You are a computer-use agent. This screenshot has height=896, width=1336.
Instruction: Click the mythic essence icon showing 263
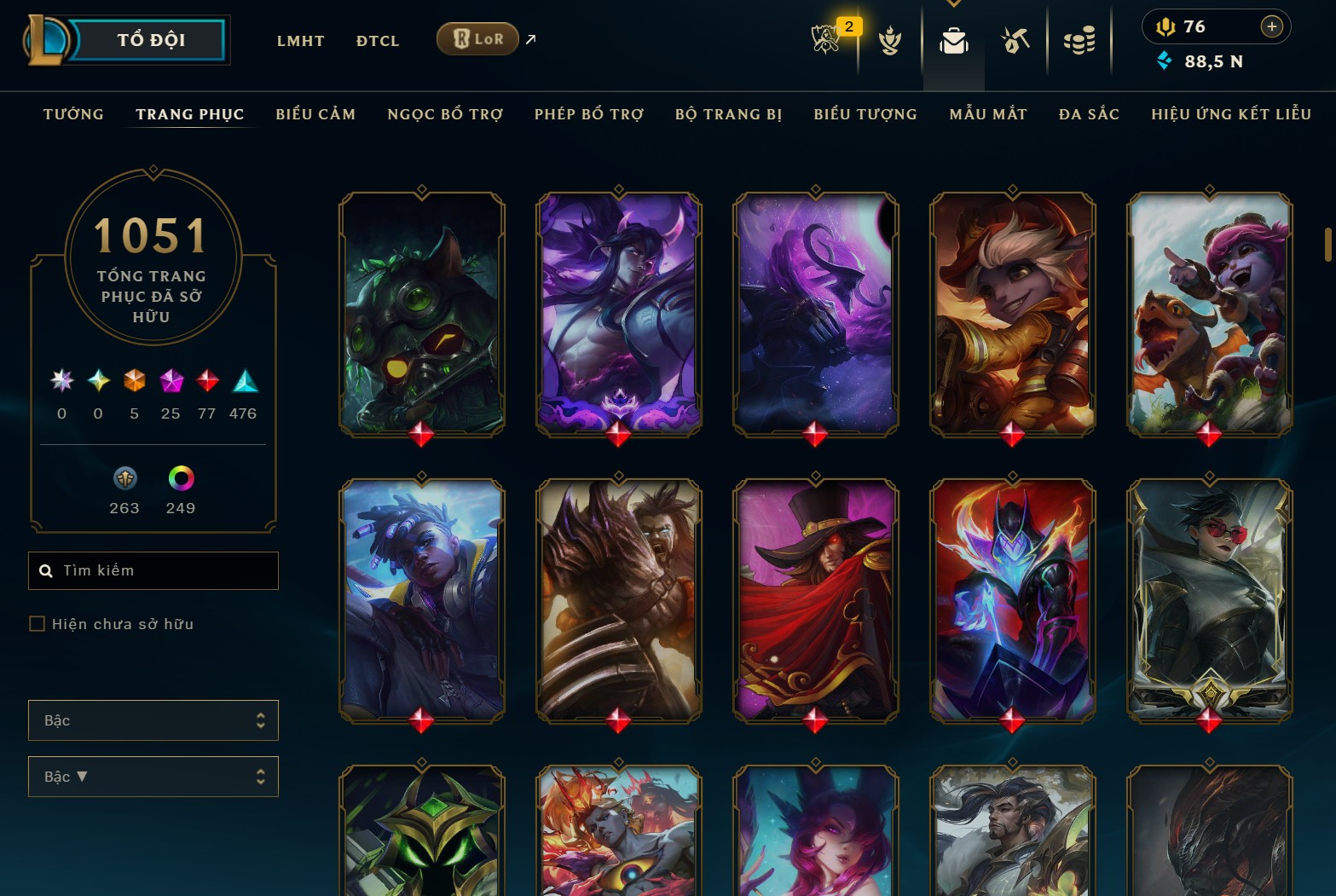point(124,479)
